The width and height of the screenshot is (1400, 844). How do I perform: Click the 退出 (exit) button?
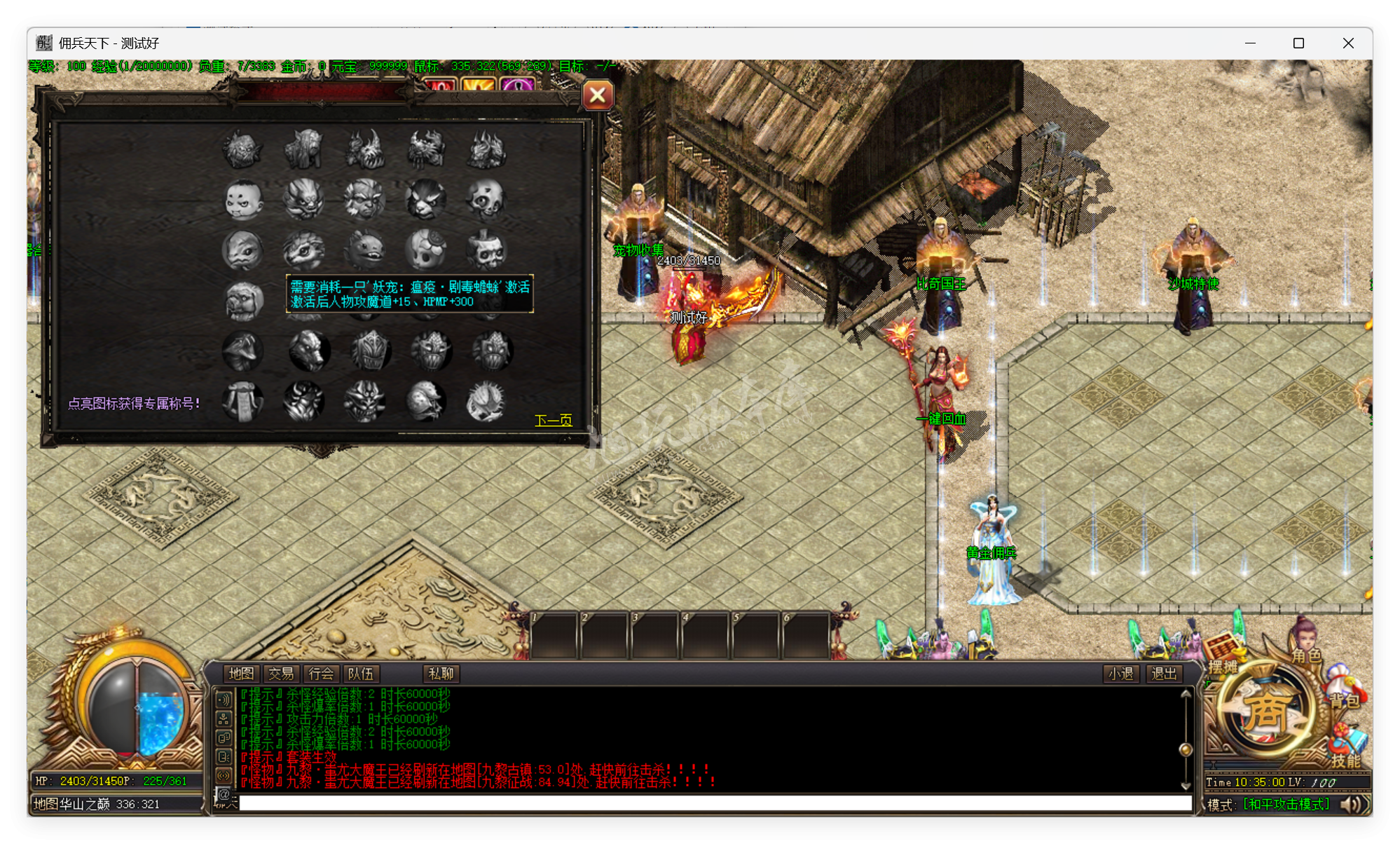click(x=1163, y=674)
